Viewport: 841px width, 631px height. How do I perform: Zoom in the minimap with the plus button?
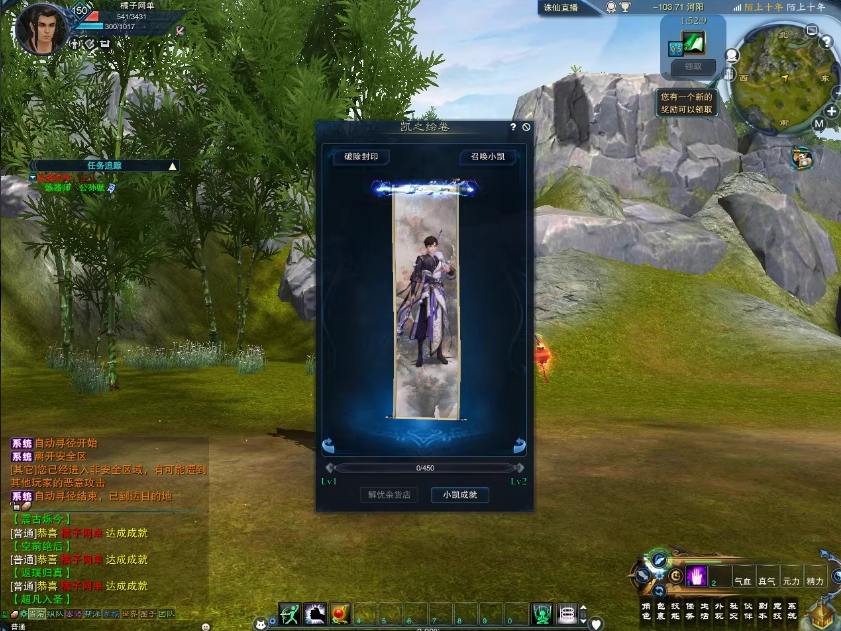pyautogui.click(x=830, y=111)
